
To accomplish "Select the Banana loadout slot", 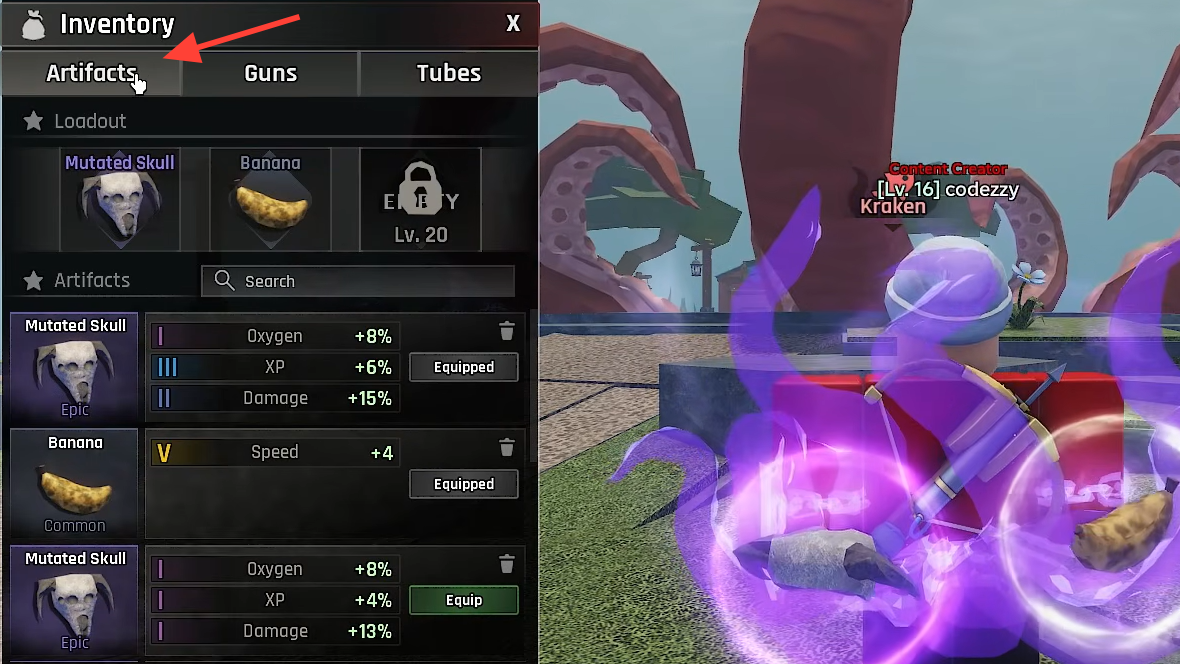I will [270, 200].
